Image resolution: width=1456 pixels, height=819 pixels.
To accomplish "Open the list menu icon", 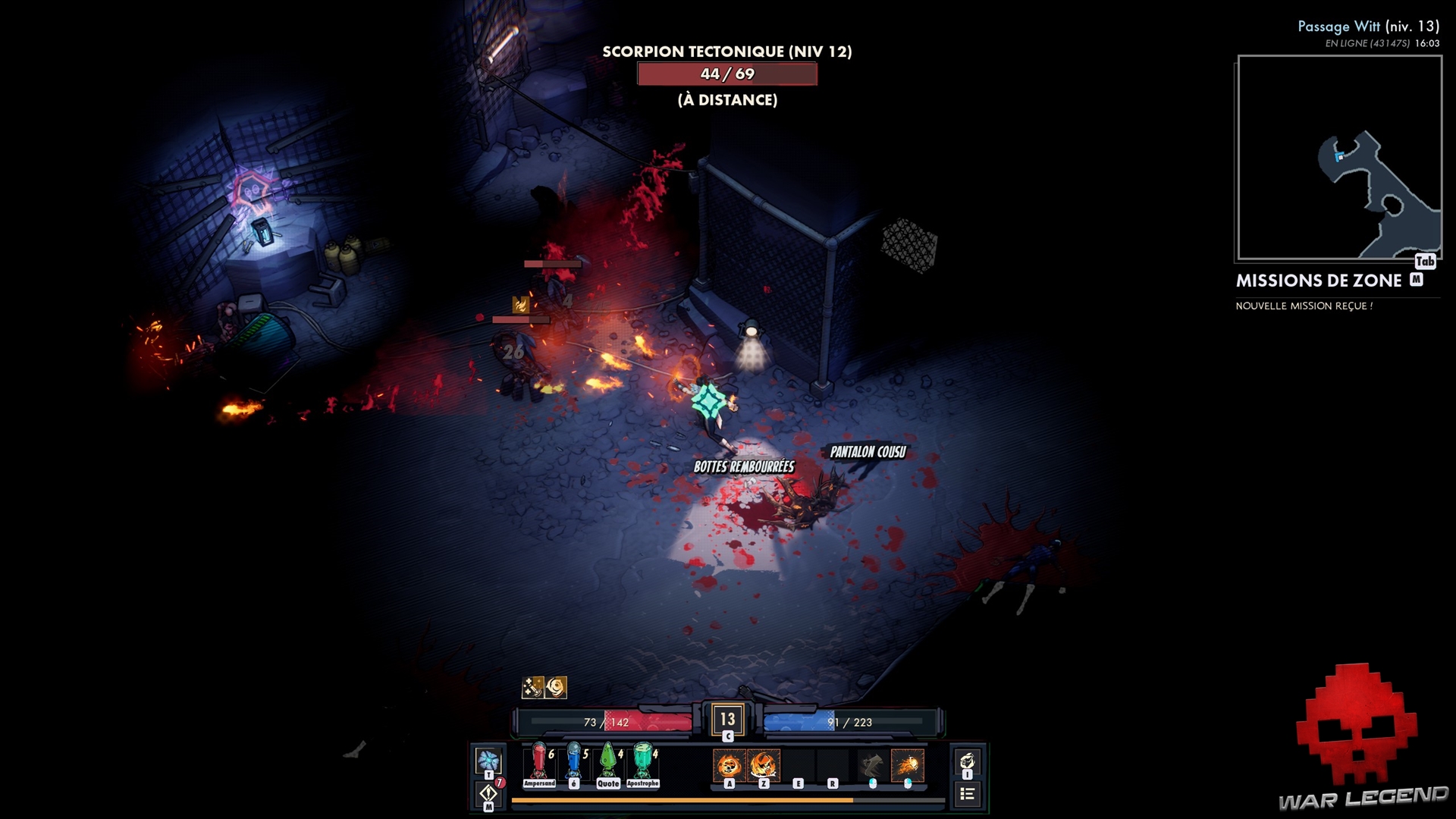I will tap(967, 794).
